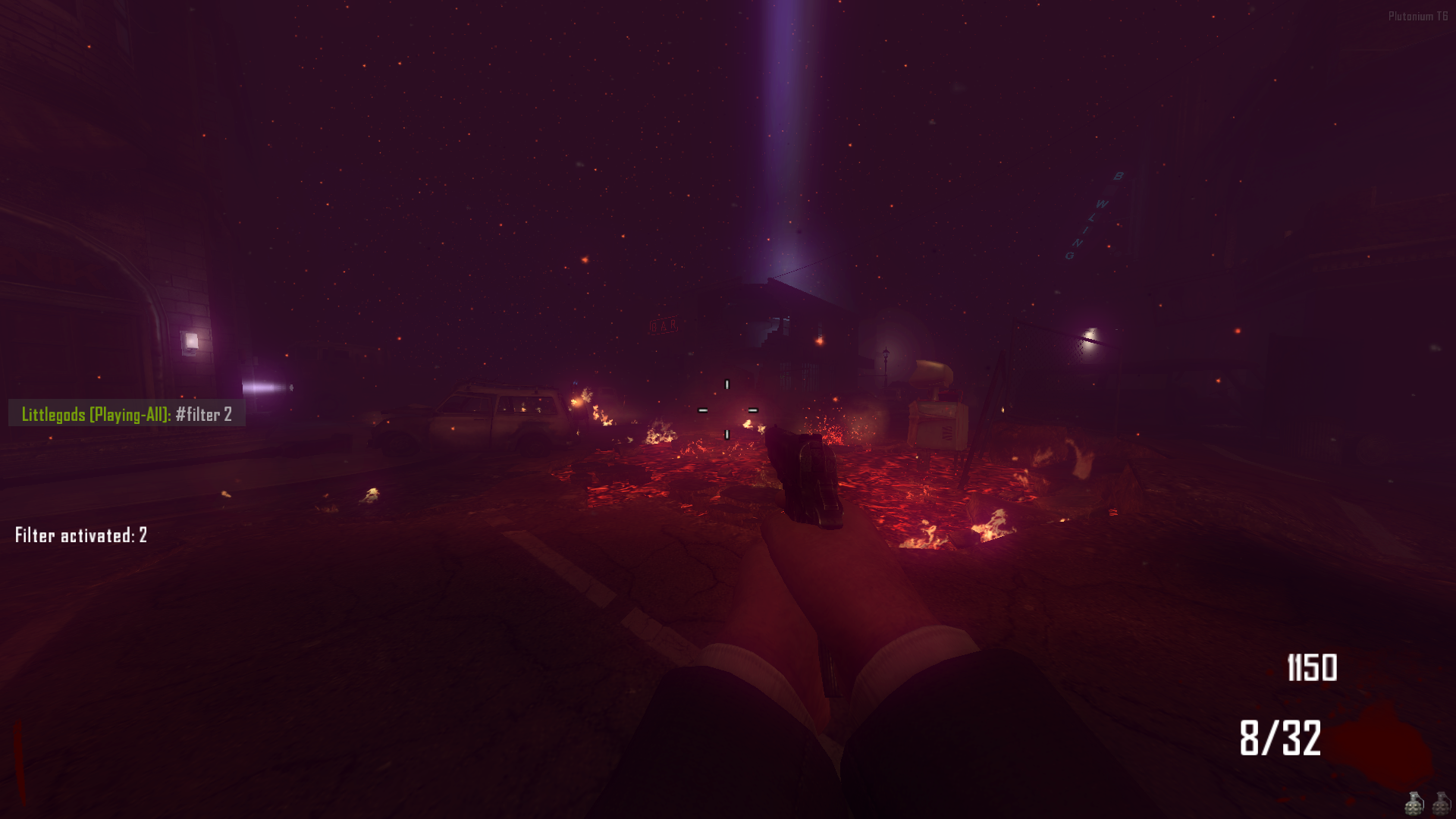The width and height of the screenshot is (1456, 819).
Task: Select the bright frag grenade icon
Action: (1414, 805)
